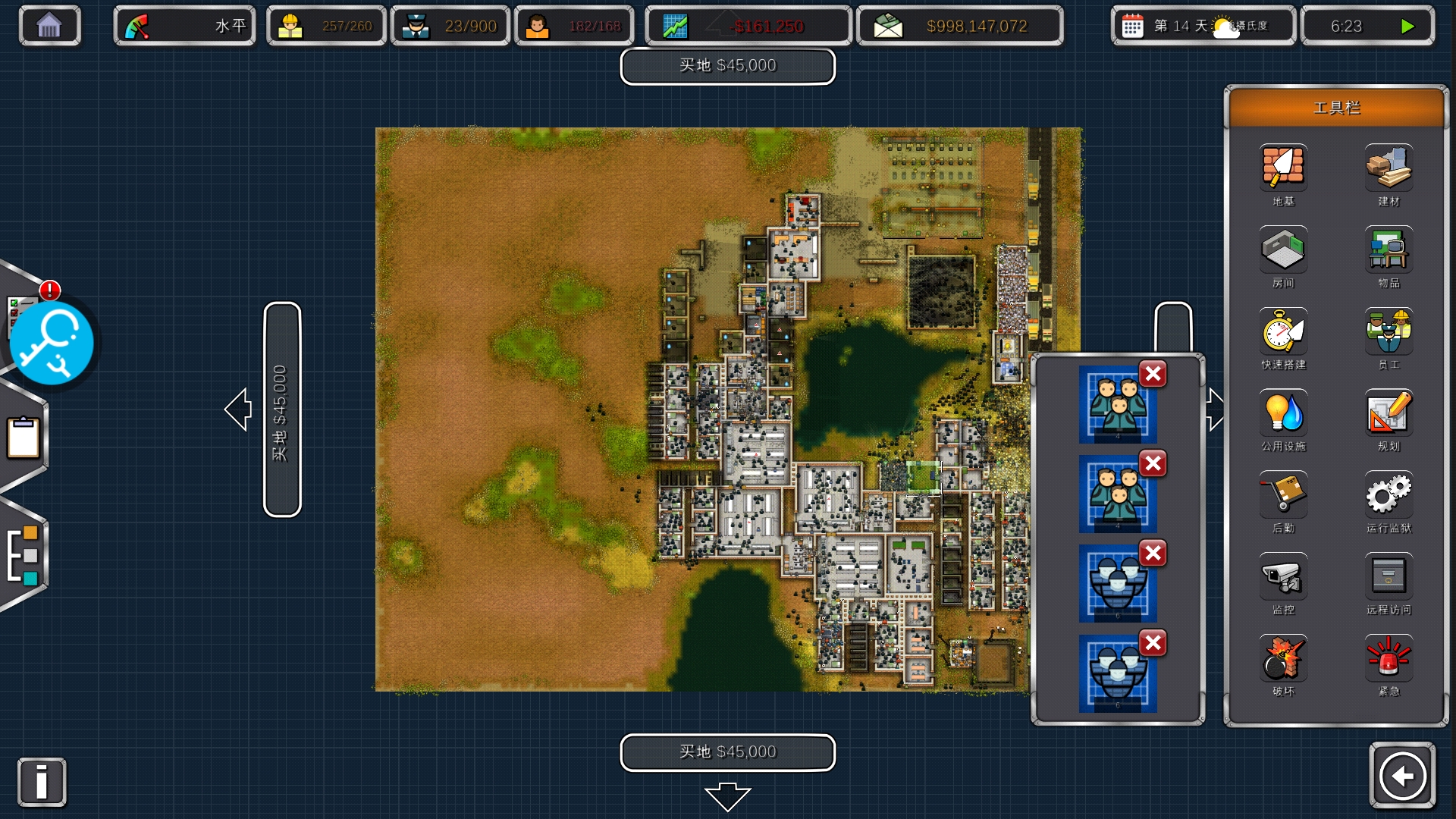Click the play speed arrow button

coord(1407,27)
